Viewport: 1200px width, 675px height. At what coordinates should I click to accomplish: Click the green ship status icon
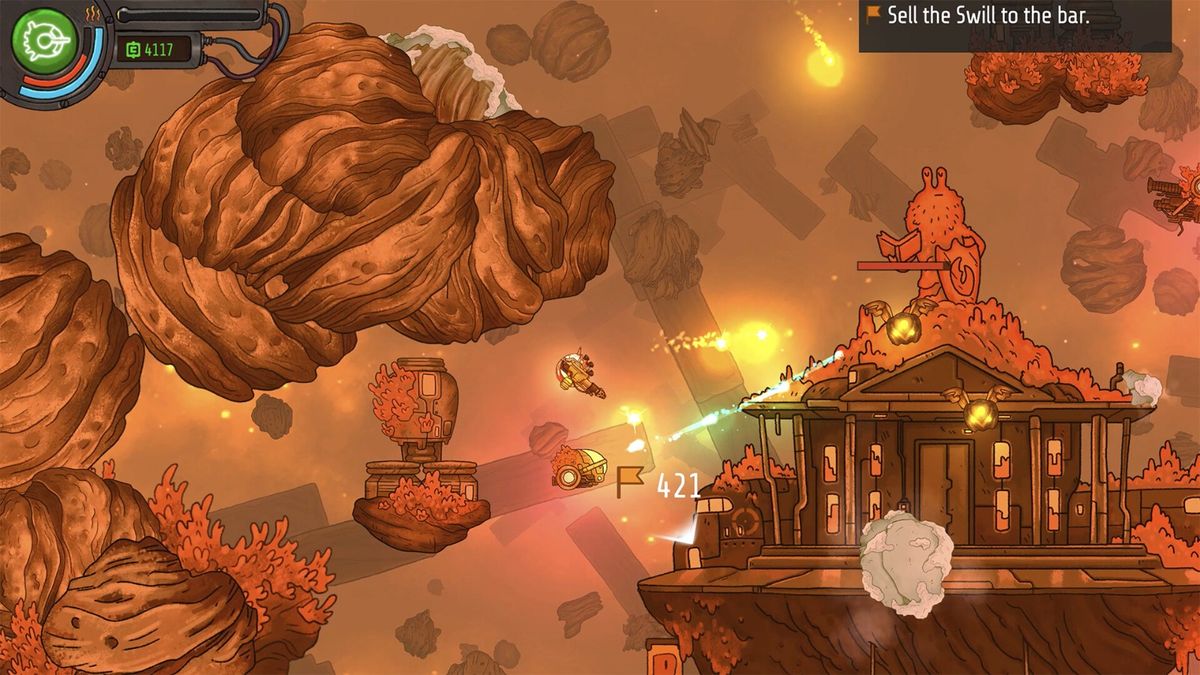coord(39,39)
